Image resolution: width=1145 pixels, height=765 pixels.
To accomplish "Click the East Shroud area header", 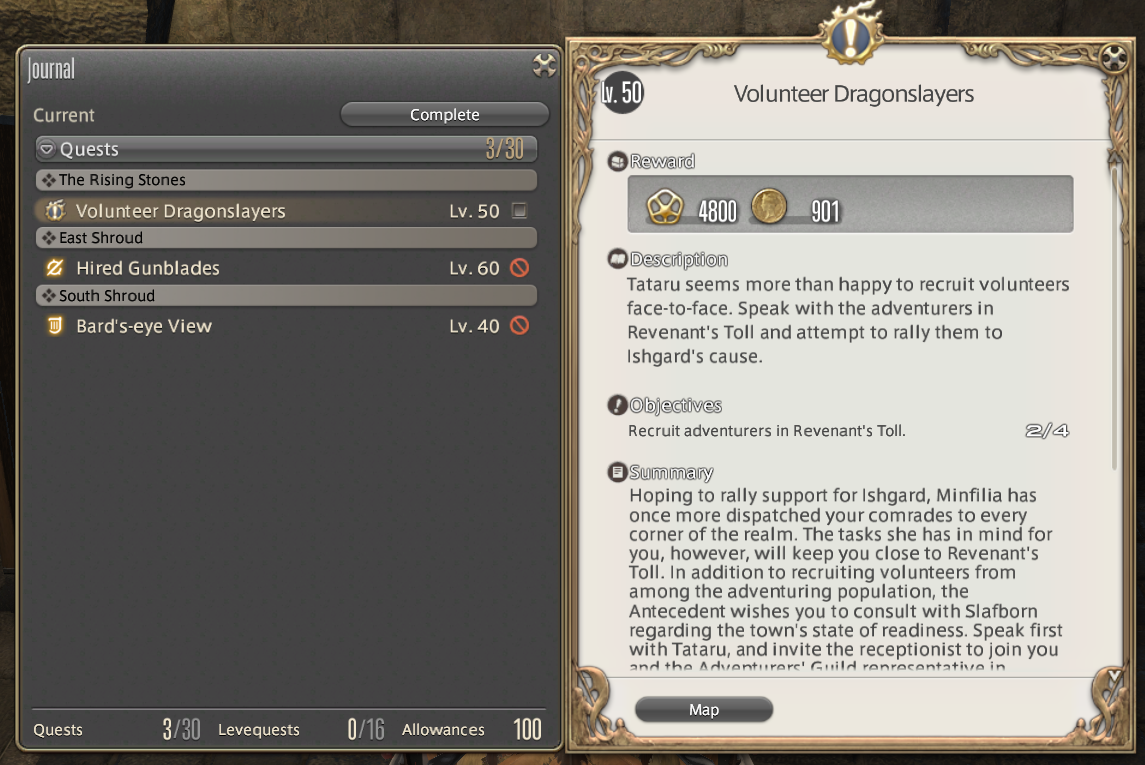I will click(100, 238).
